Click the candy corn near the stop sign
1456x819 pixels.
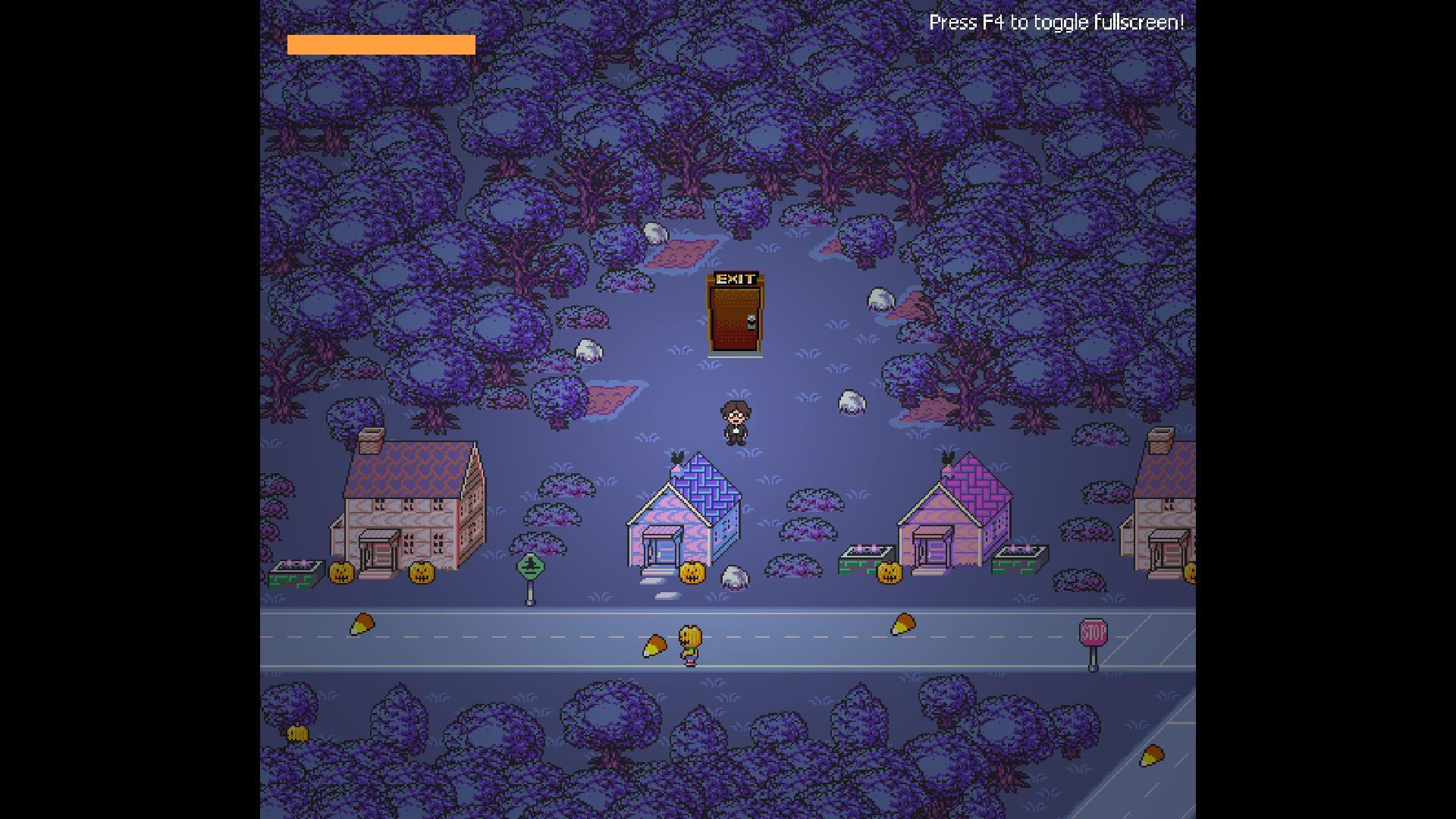point(904,624)
